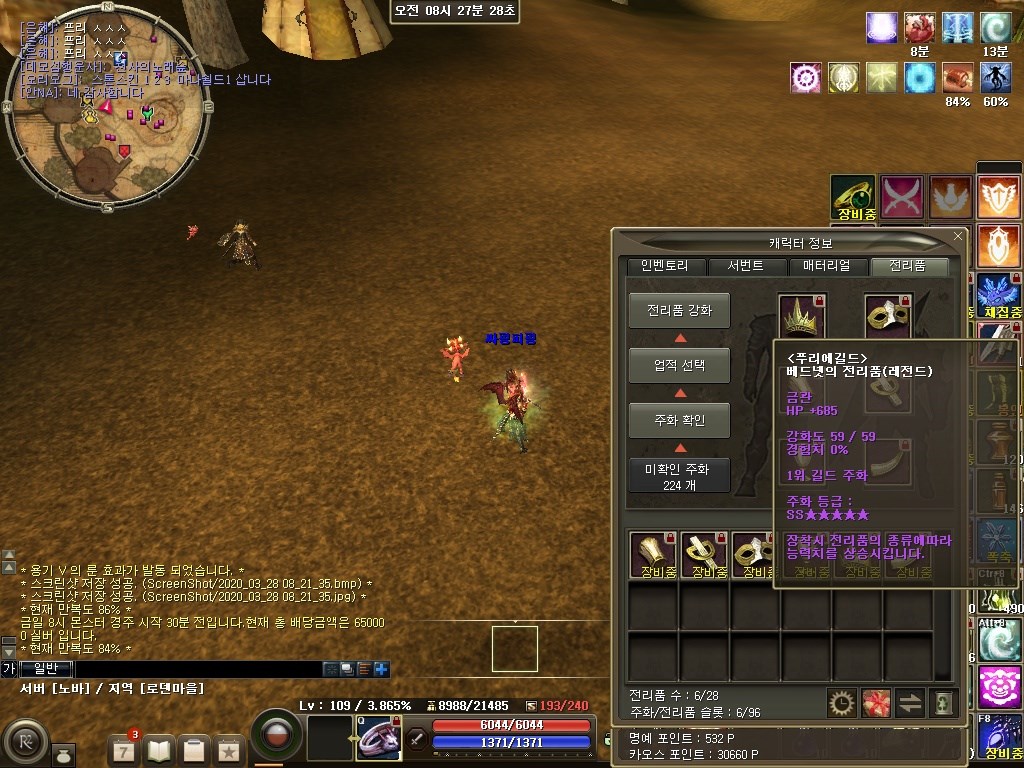The height and width of the screenshot is (768, 1024).
Task: Switch to the 인벤토리 tab
Action: point(665,266)
